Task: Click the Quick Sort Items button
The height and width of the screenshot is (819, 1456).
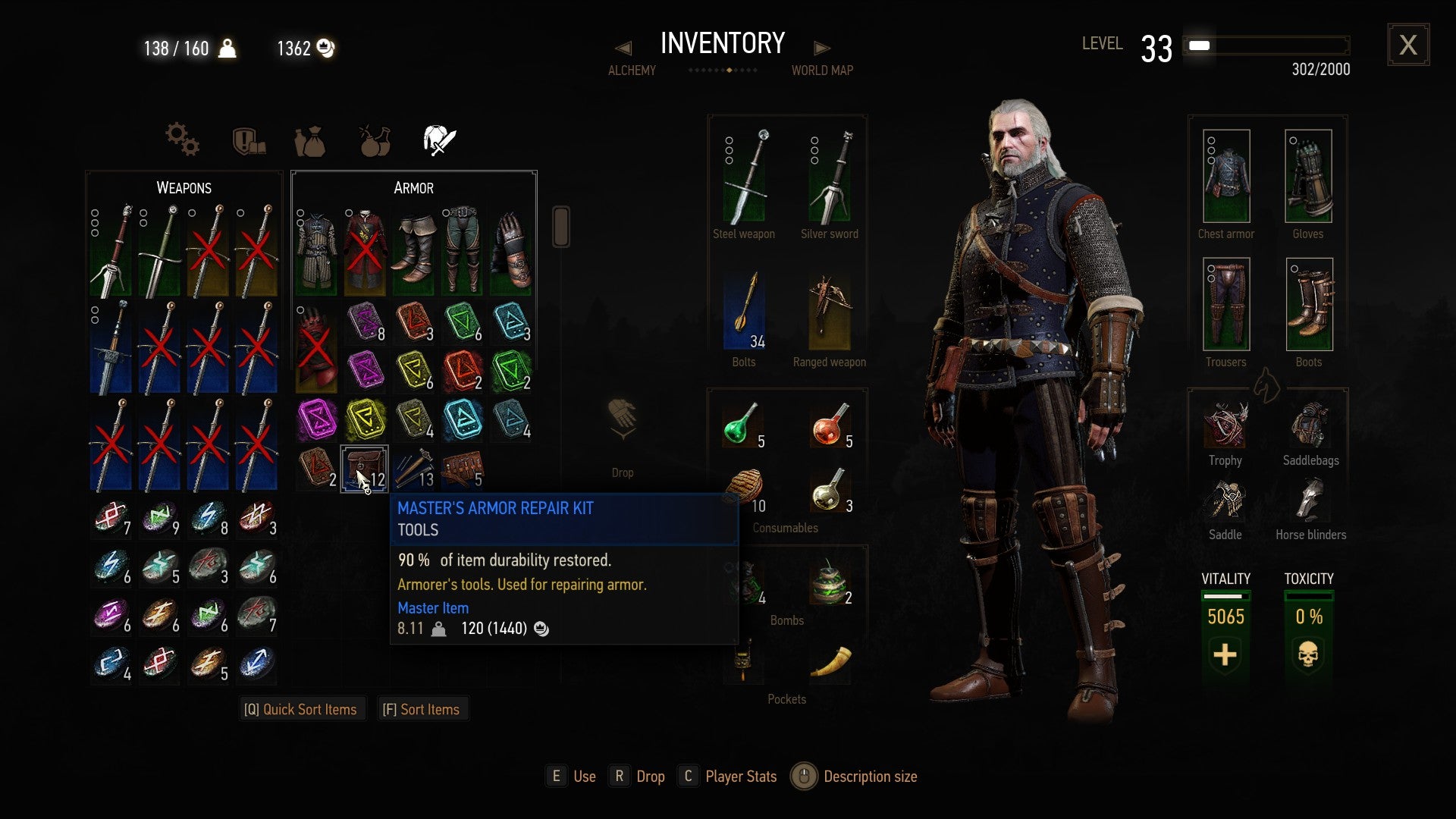Action: (302, 708)
